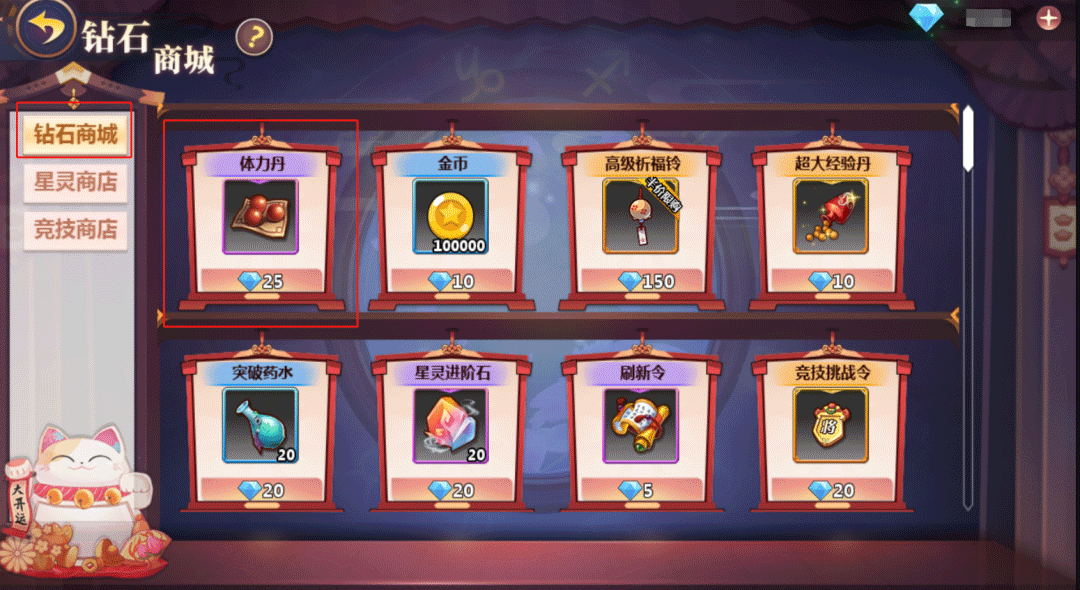This screenshot has width=1080, height=590.
Task: Open the question mark help button
Action: coord(254,38)
